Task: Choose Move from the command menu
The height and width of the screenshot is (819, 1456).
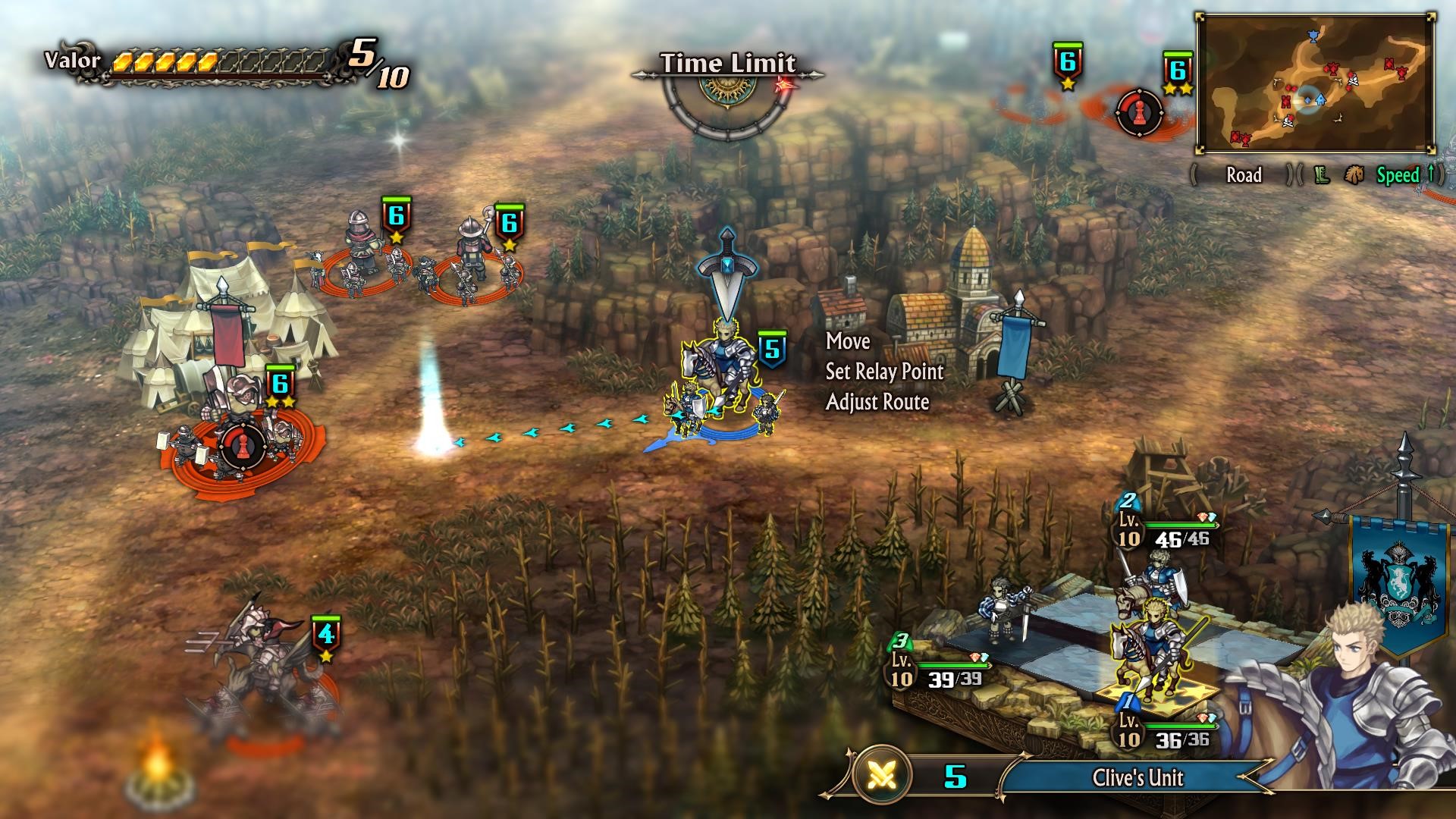Action: (x=847, y=342)
